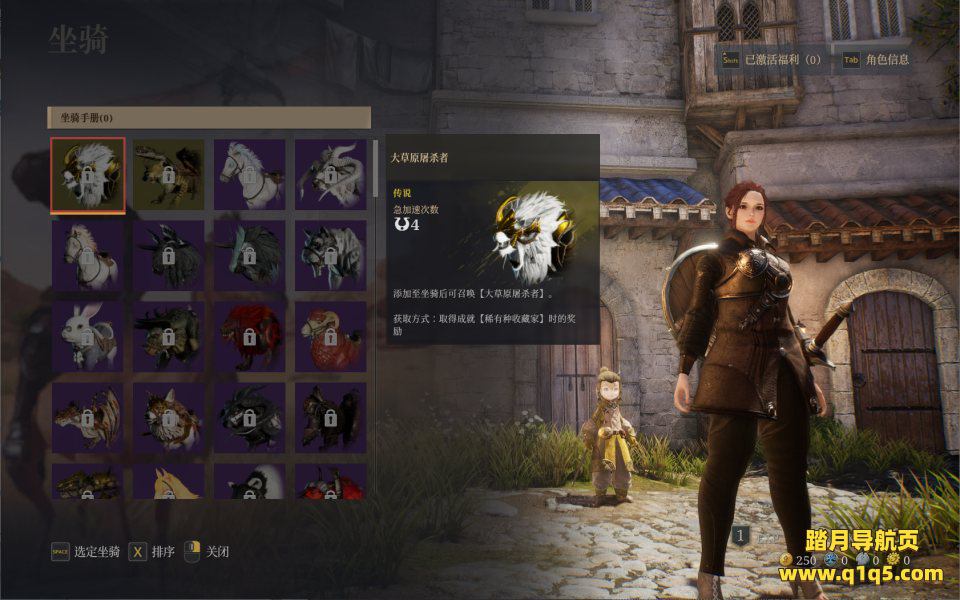Open 角色信息 character info
The image size is (960, 600).
click(887, 60)
